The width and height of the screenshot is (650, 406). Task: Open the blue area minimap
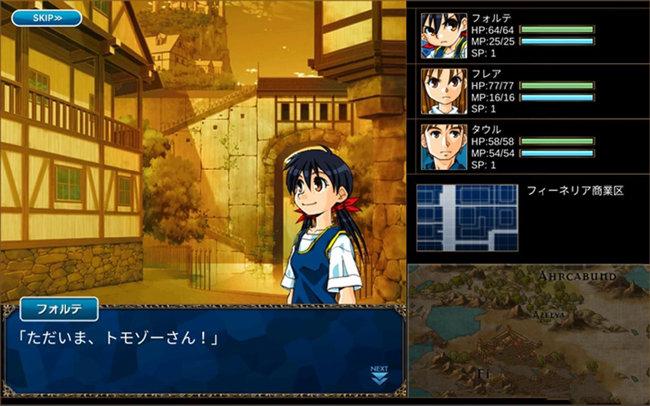(467, 219)
